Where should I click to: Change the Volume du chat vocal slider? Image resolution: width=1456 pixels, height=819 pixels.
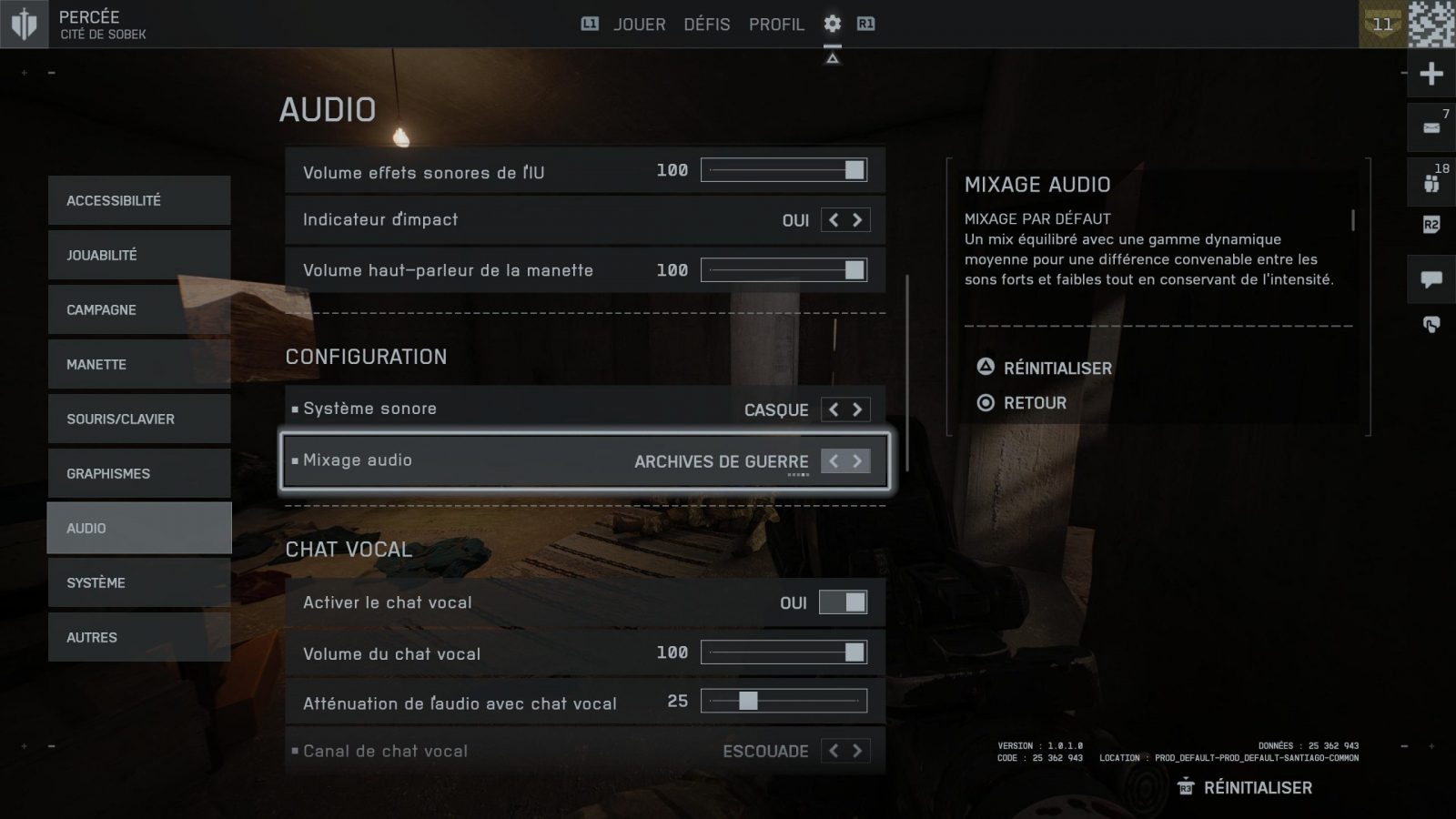click(x=784, y=652)
